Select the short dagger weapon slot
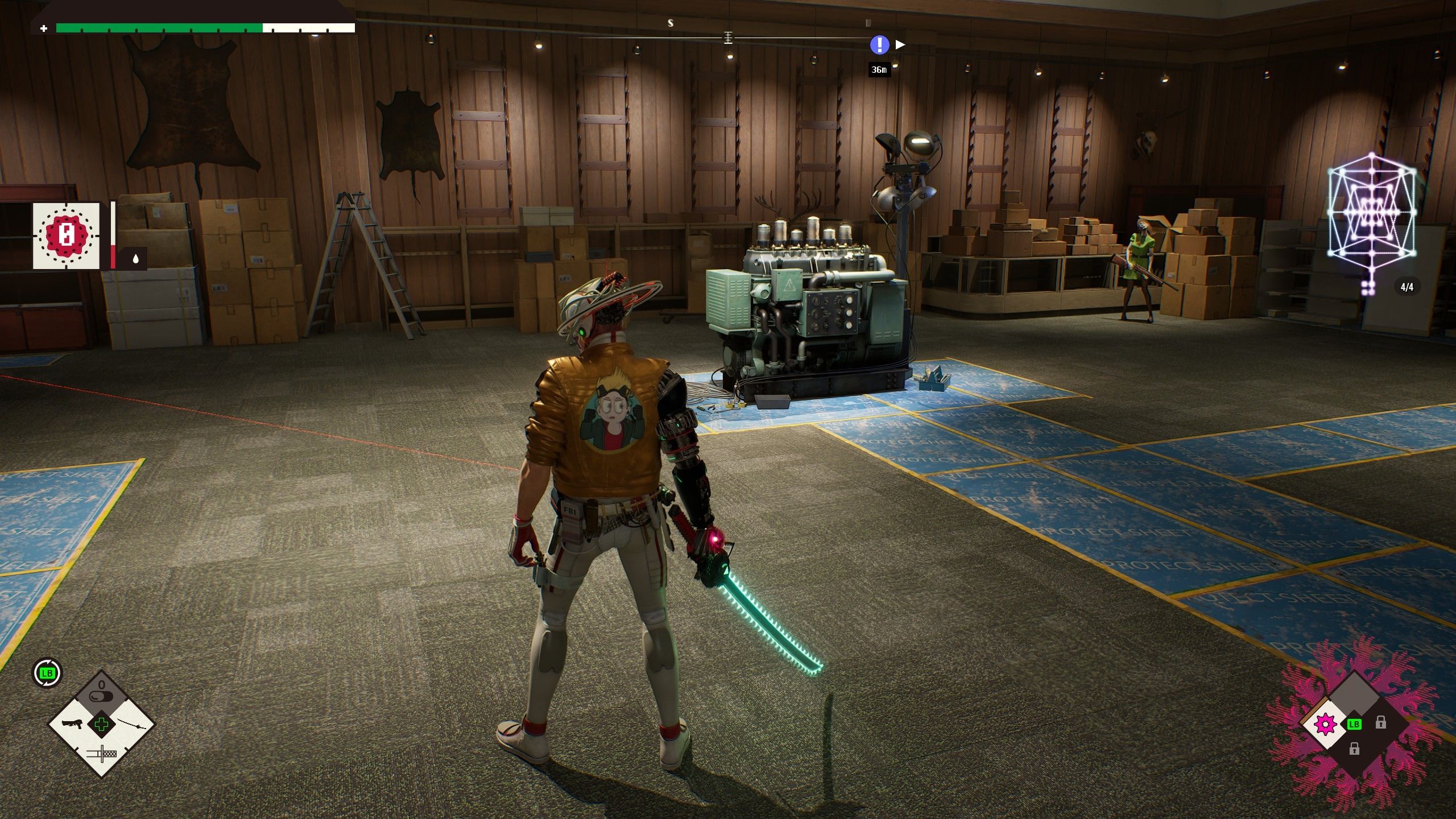 tap(102, 754)
